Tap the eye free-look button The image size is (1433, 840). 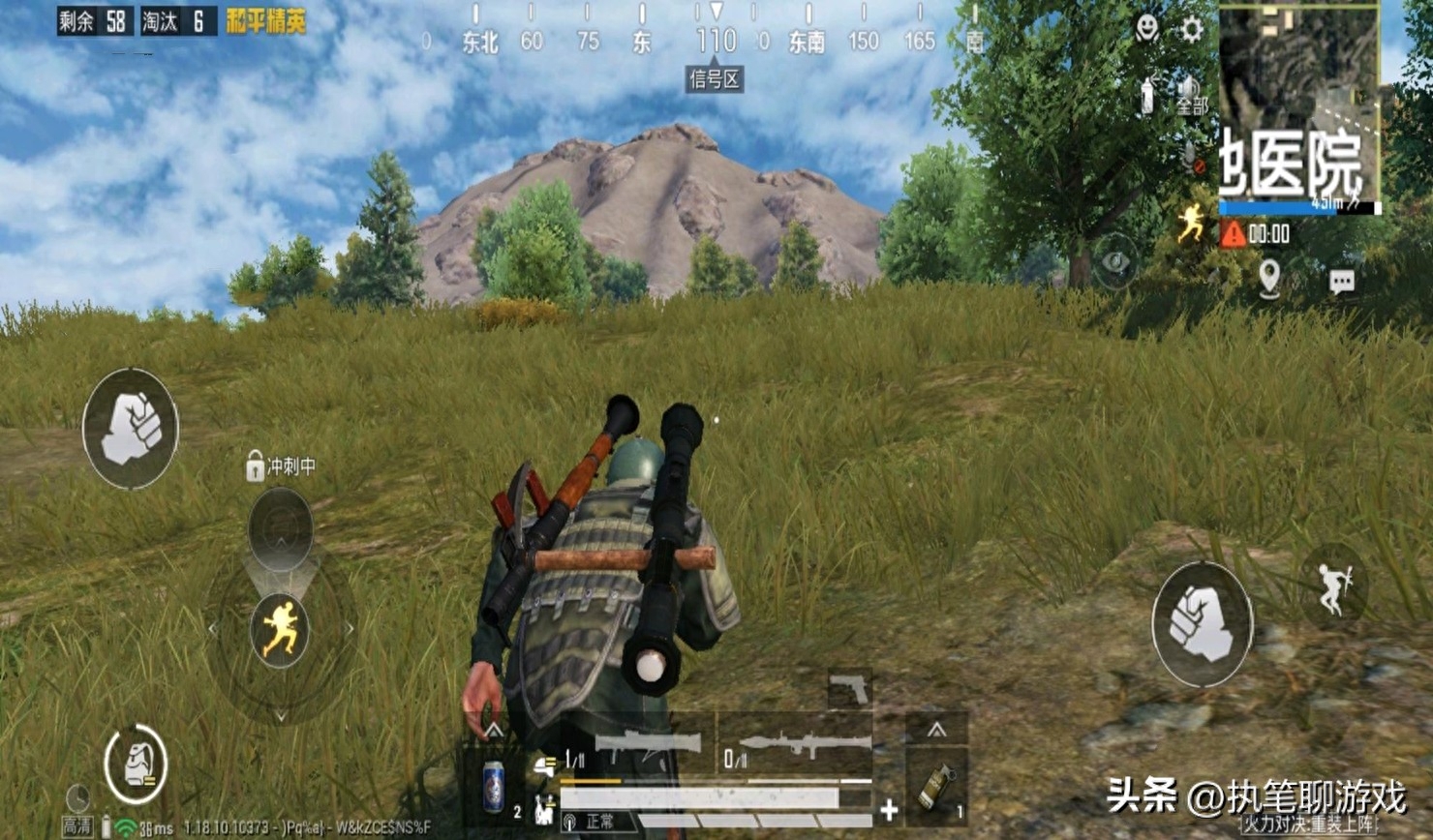pos(1116,261)
